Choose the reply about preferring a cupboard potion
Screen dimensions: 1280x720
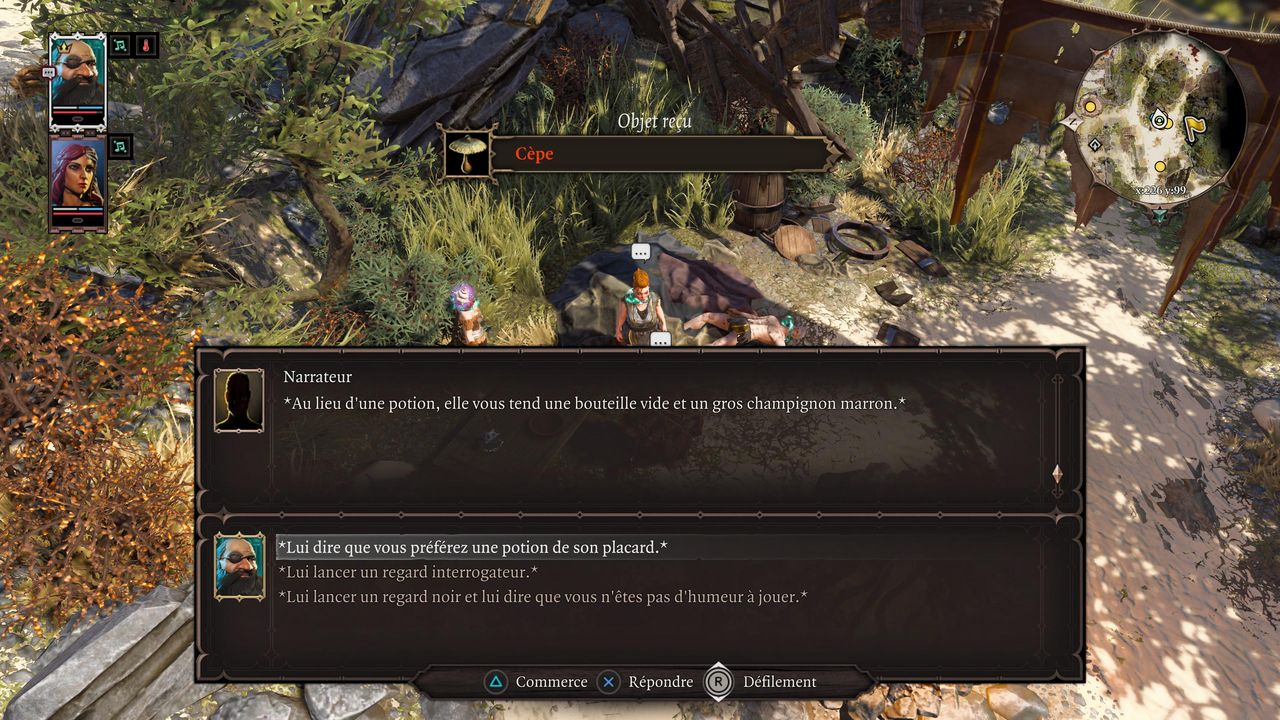tap(472, 547)
